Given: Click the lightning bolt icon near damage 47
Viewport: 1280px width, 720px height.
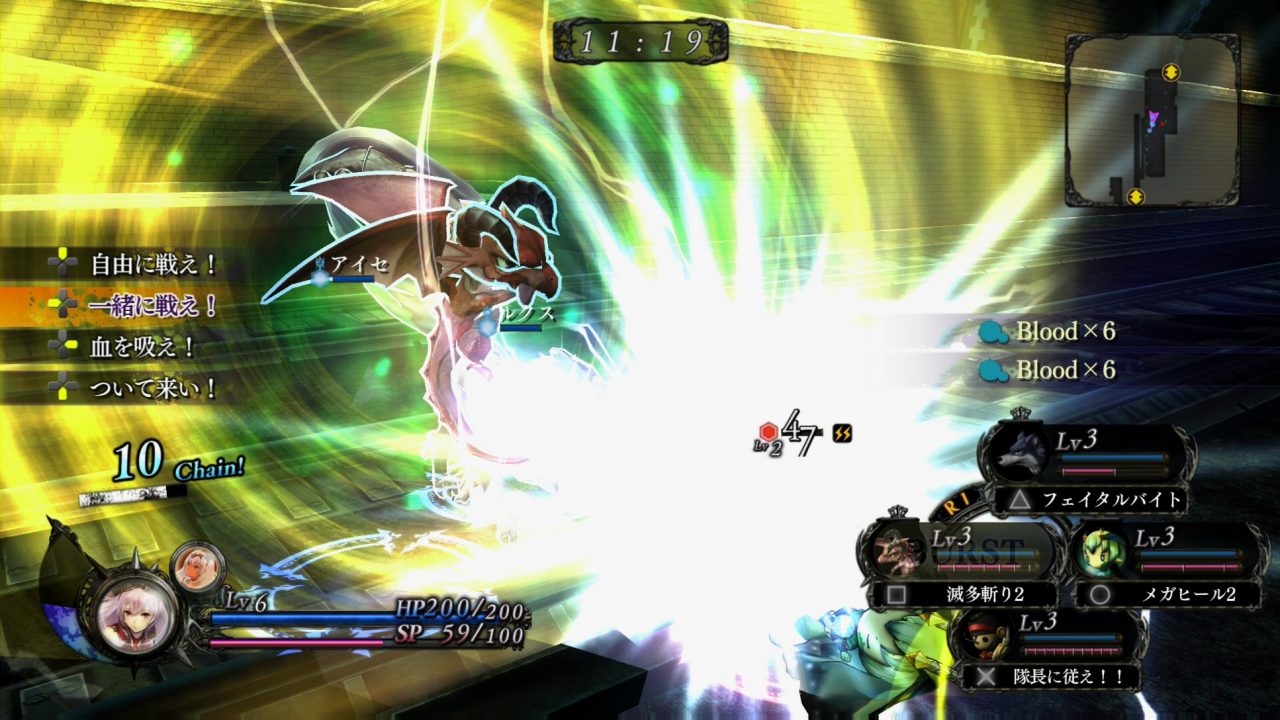Looking at the screenshot, I should click(840, 432).
